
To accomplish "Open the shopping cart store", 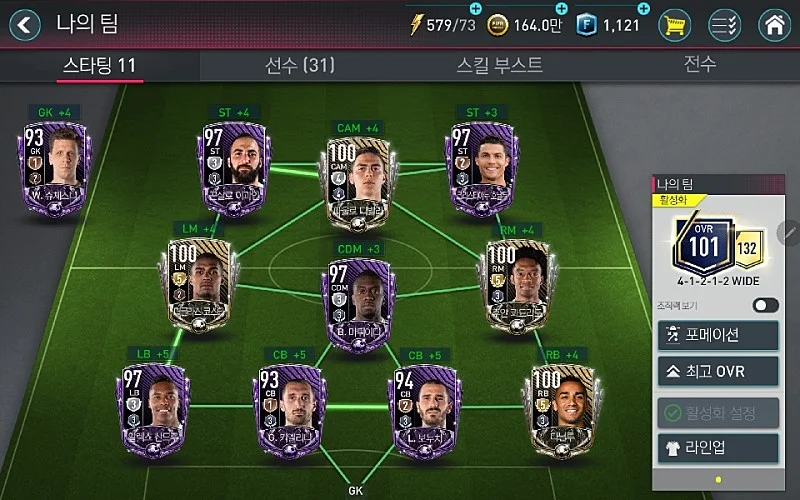I will tap(674, 24).
